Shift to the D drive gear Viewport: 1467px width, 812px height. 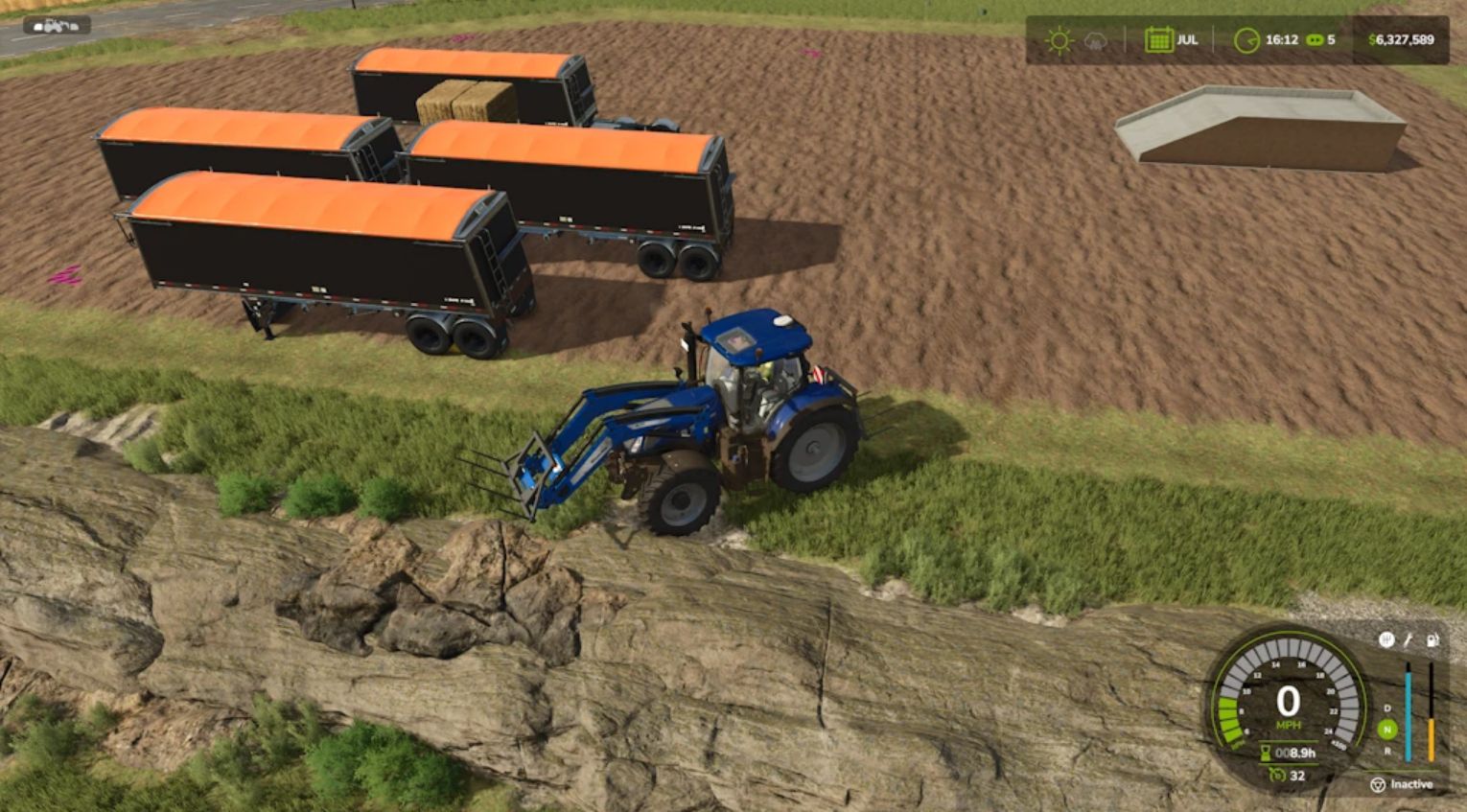[x=1386, y=708]
